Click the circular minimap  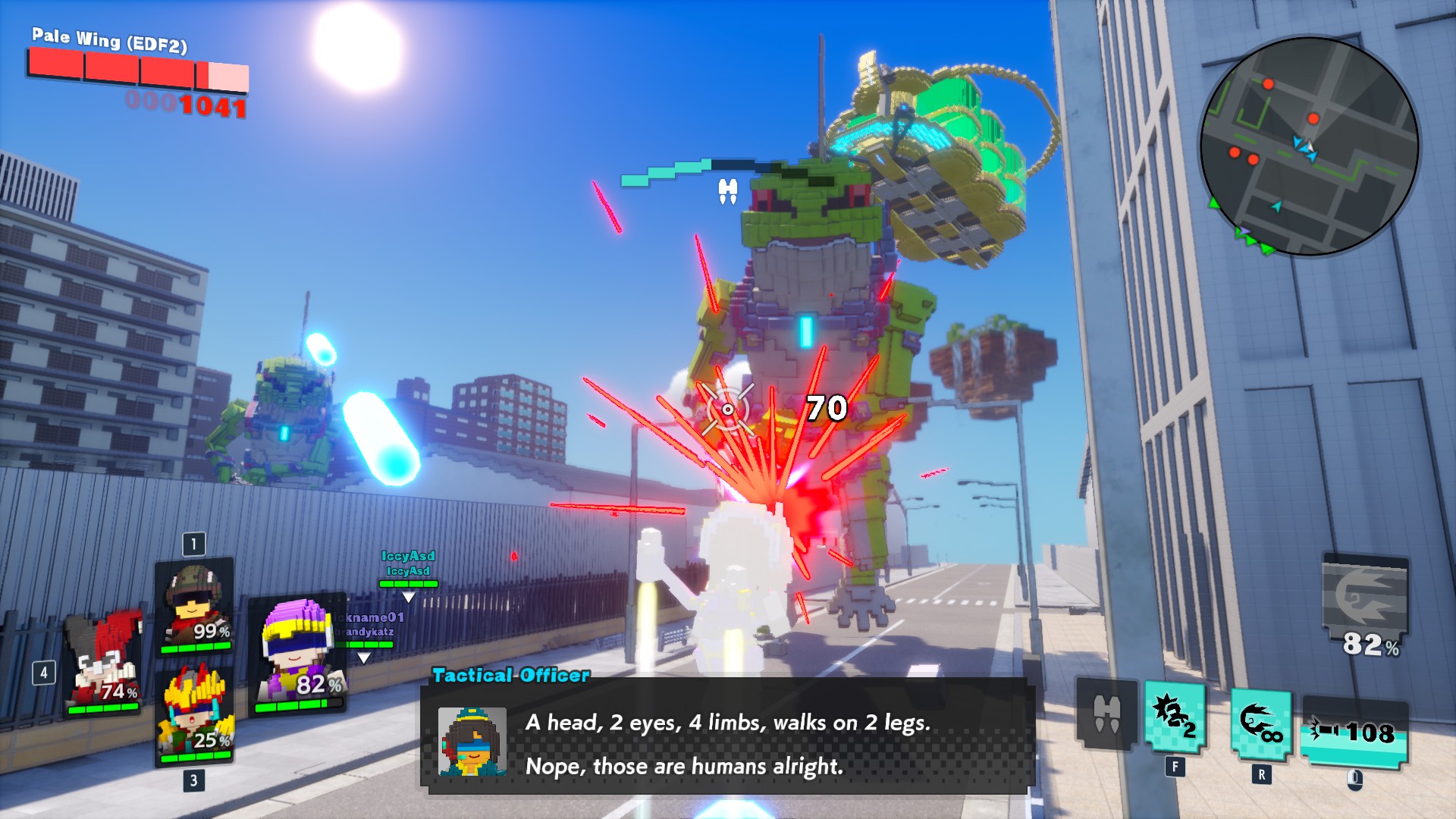pos(1309,146)
